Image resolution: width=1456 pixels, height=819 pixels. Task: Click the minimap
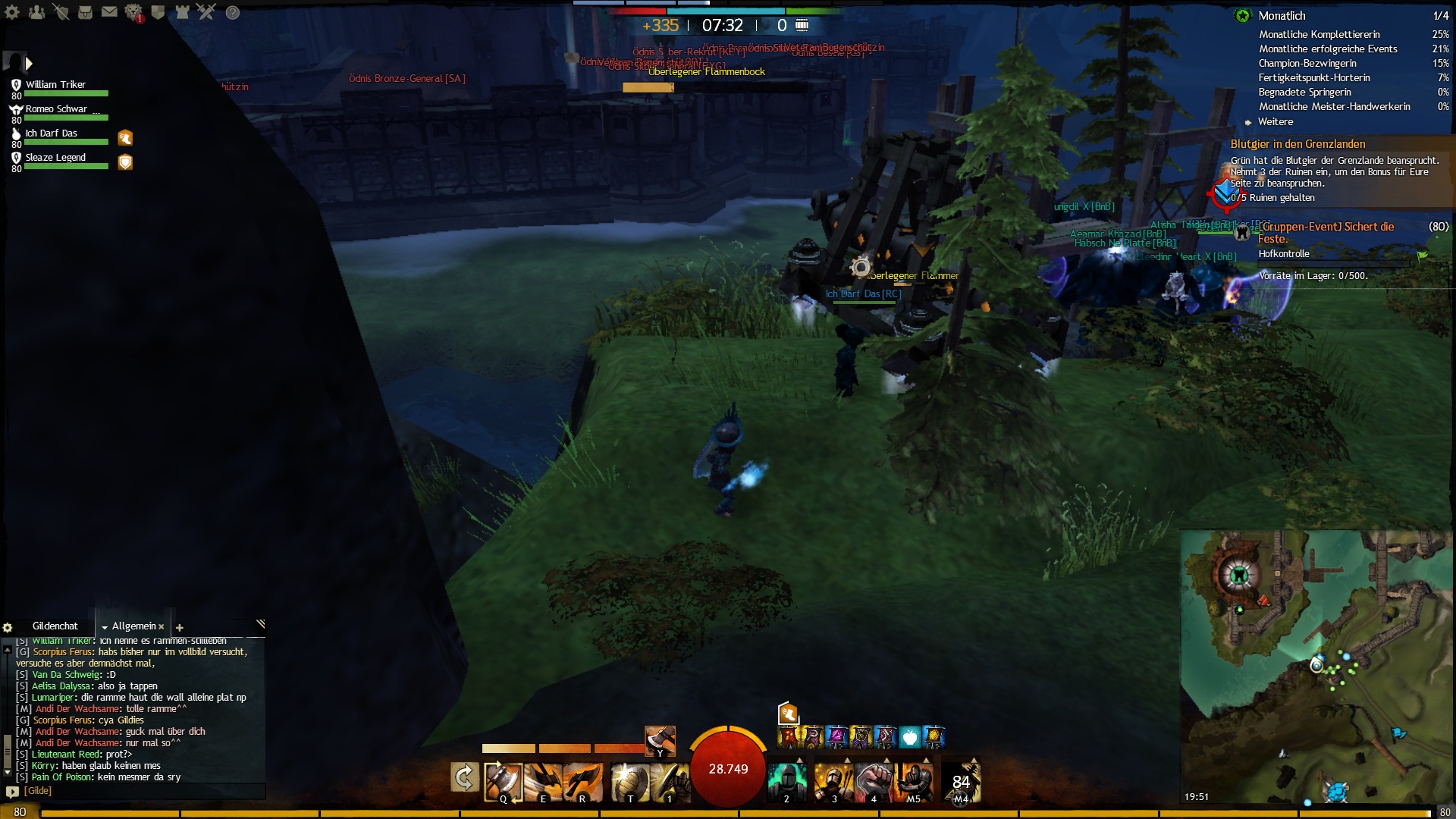point(1316,667)
